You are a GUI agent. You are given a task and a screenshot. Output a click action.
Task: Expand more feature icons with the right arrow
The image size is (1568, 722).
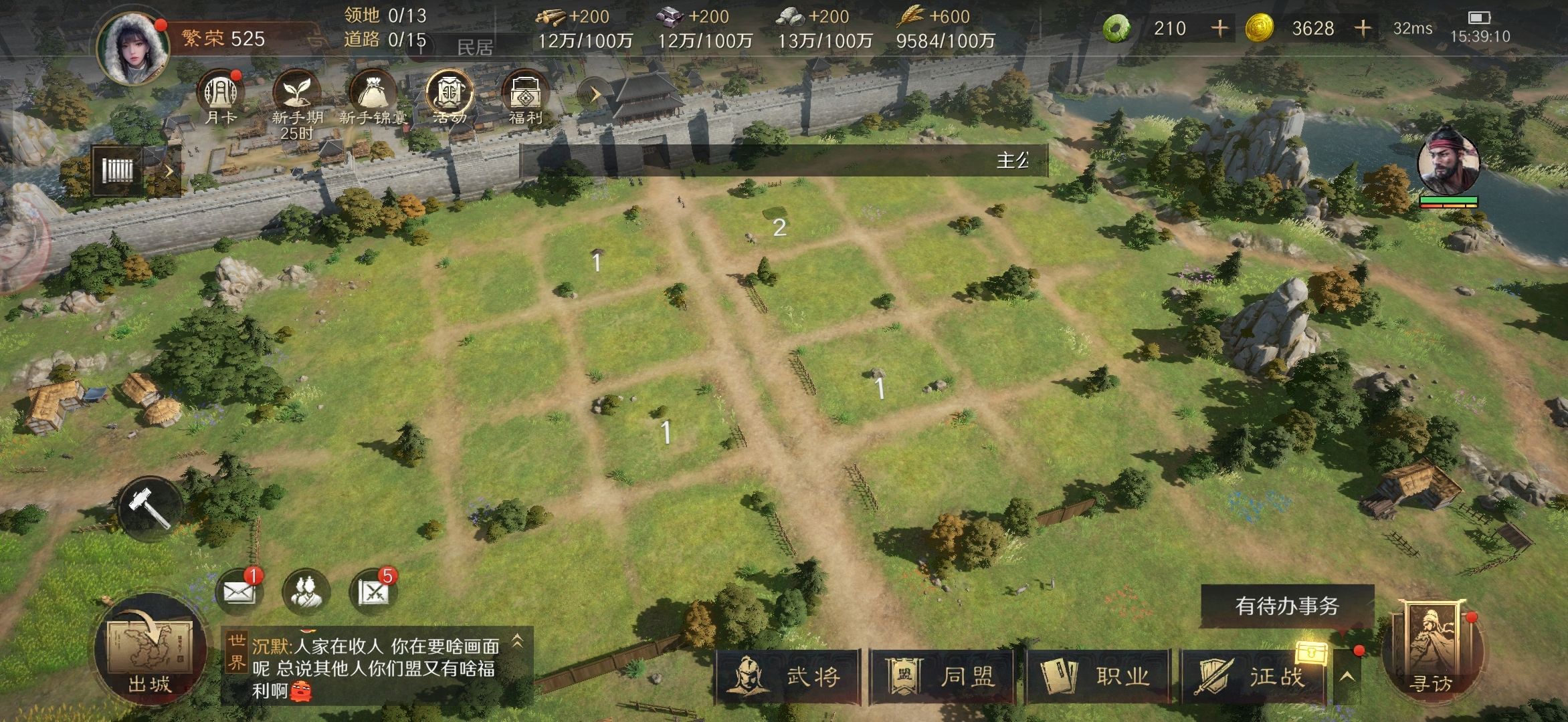point(593,94)
